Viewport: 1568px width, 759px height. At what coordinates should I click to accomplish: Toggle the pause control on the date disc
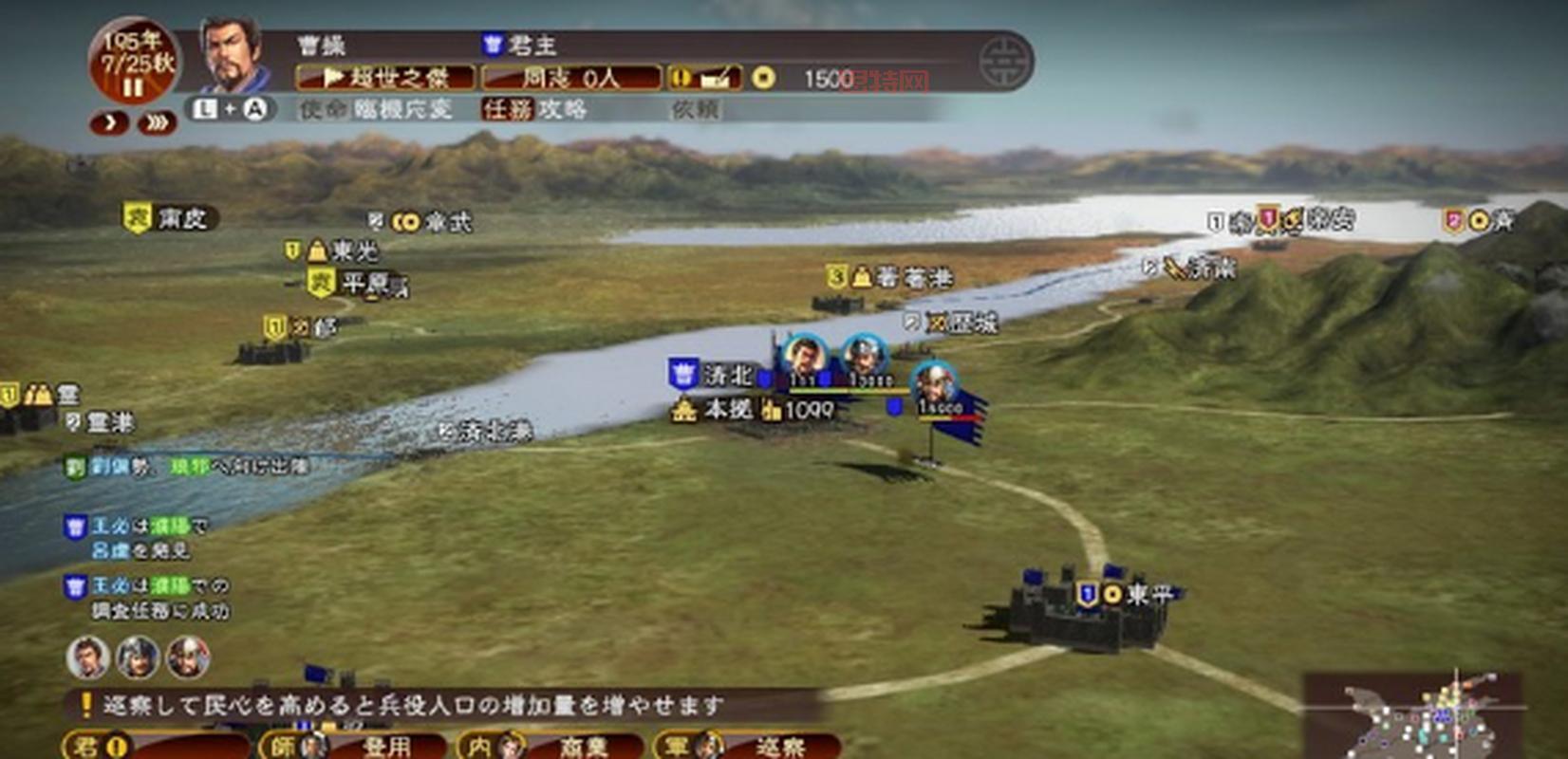point(134,86)
